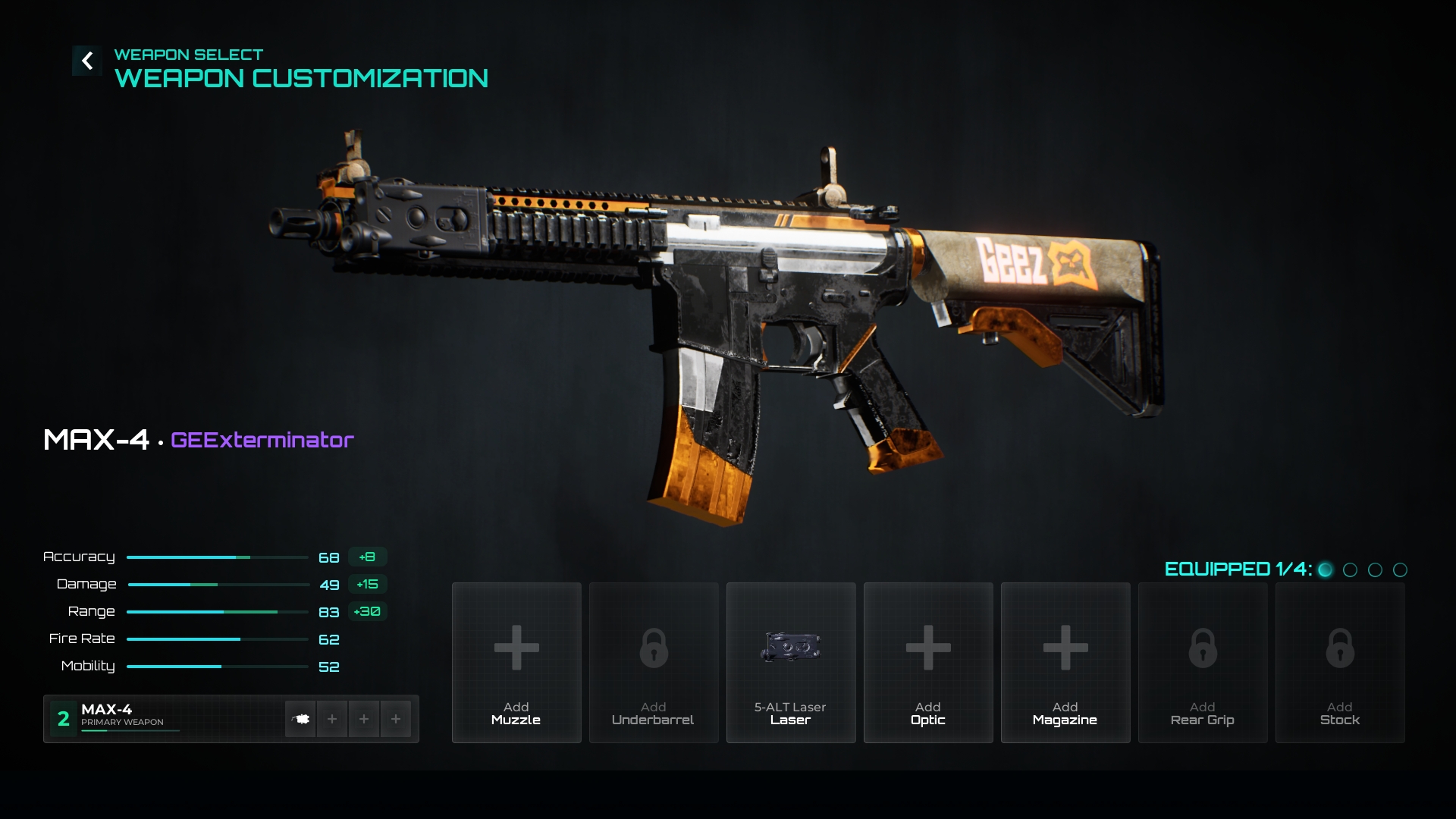Click the equipped laser icon in loadout bar
This screenshot has height=819, width=1456.
point(300,719)
